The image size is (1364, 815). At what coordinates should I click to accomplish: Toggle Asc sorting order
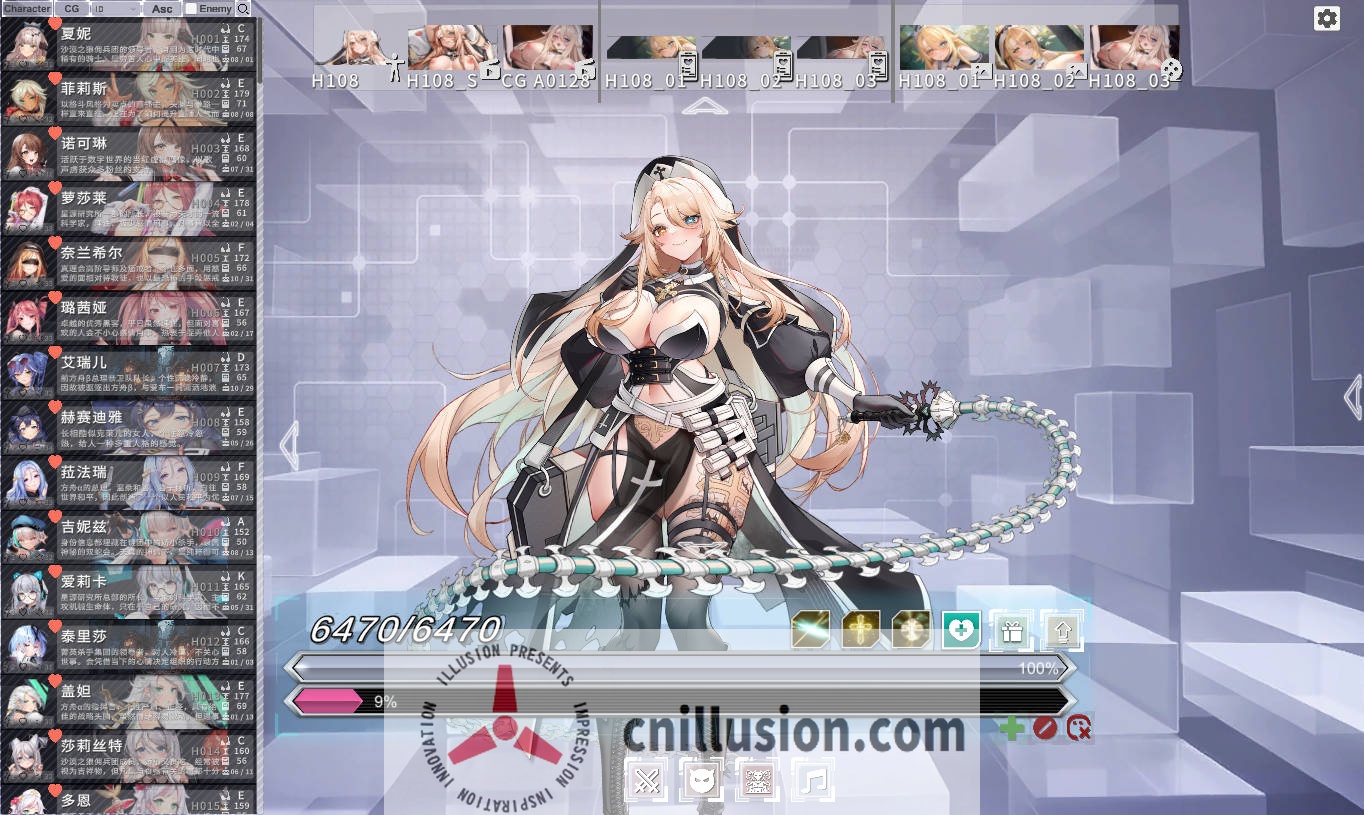[162, 8]
